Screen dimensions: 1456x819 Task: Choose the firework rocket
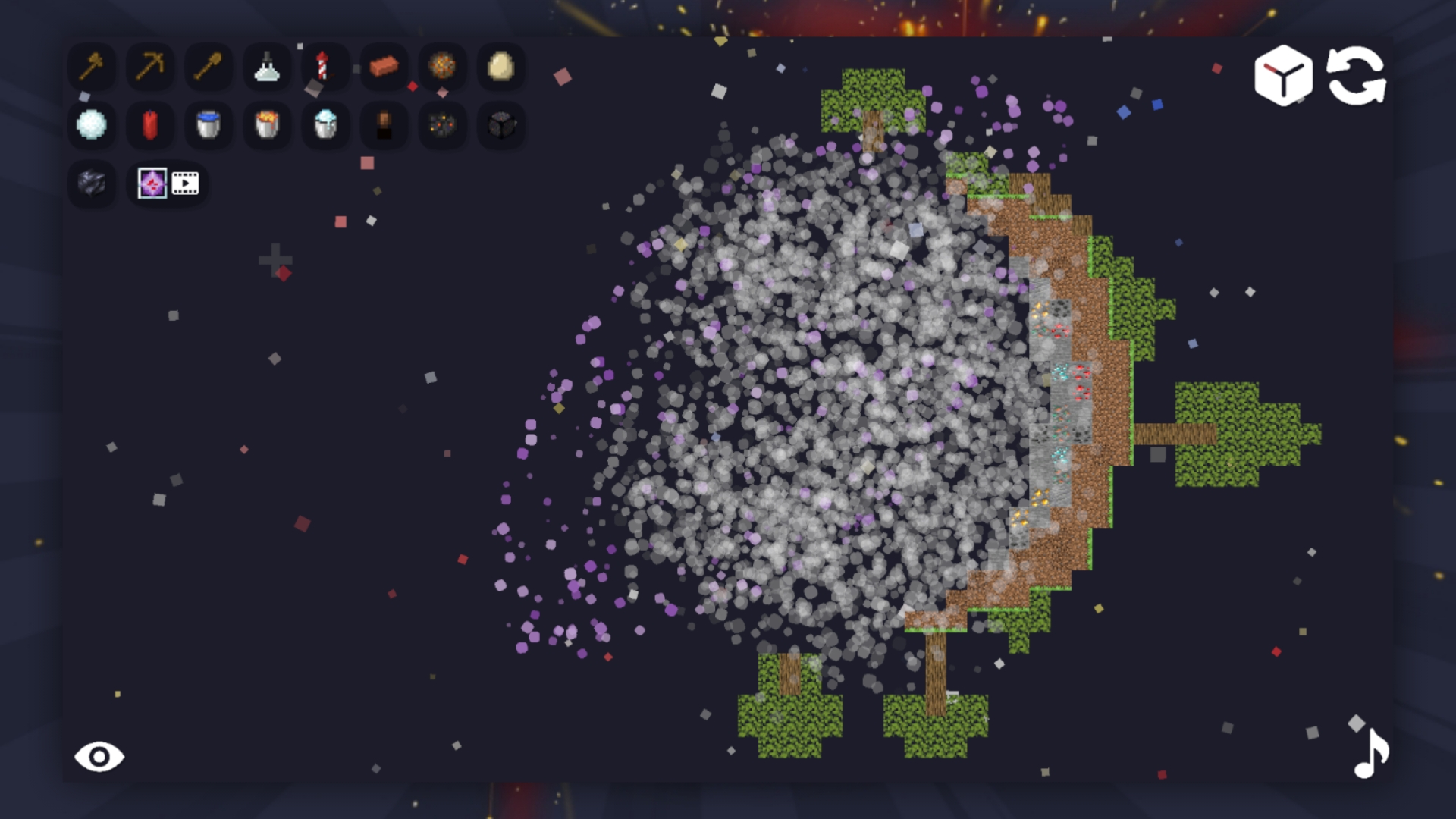325,68
